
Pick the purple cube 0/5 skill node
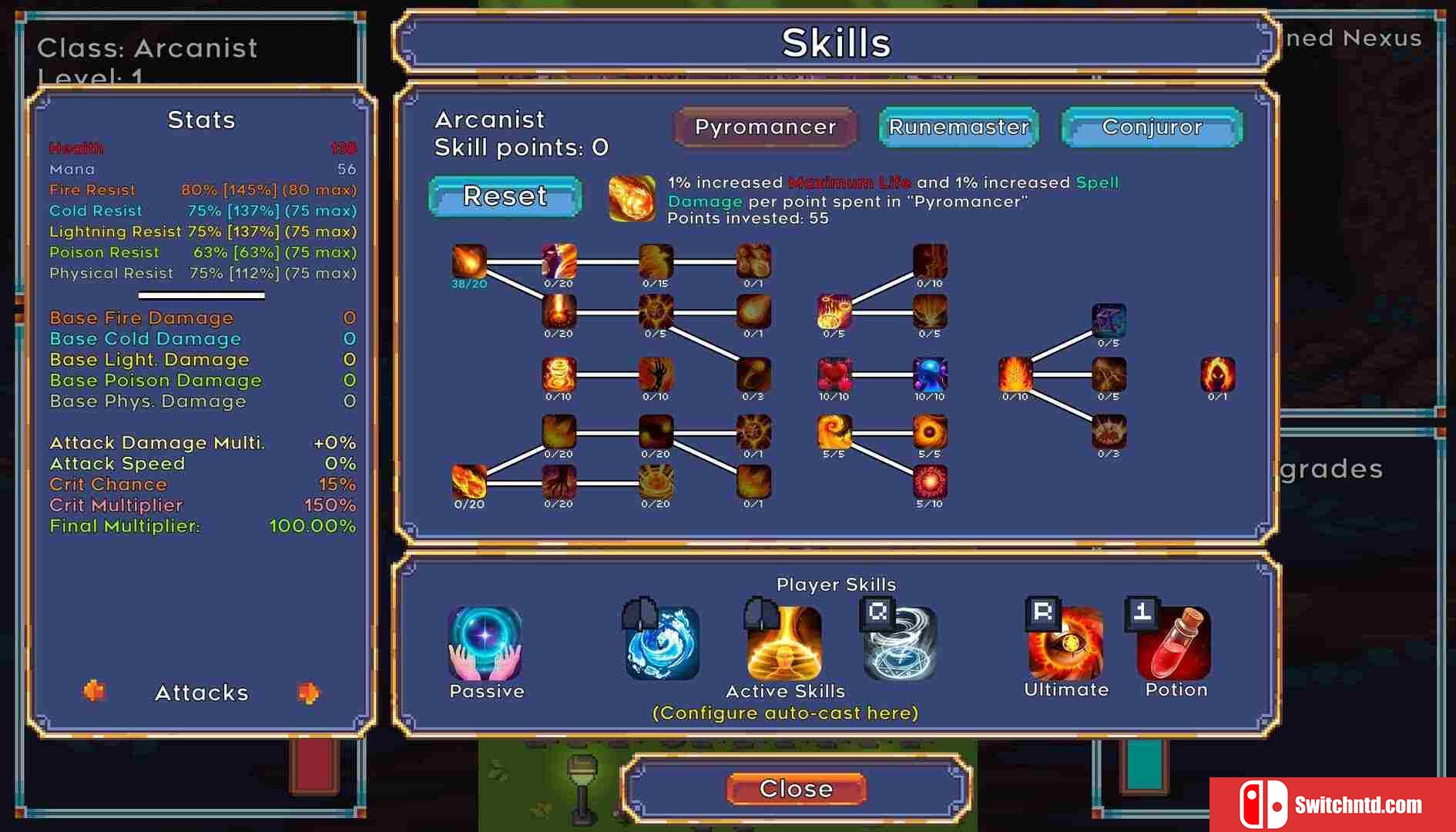[x=1109, y=320]
